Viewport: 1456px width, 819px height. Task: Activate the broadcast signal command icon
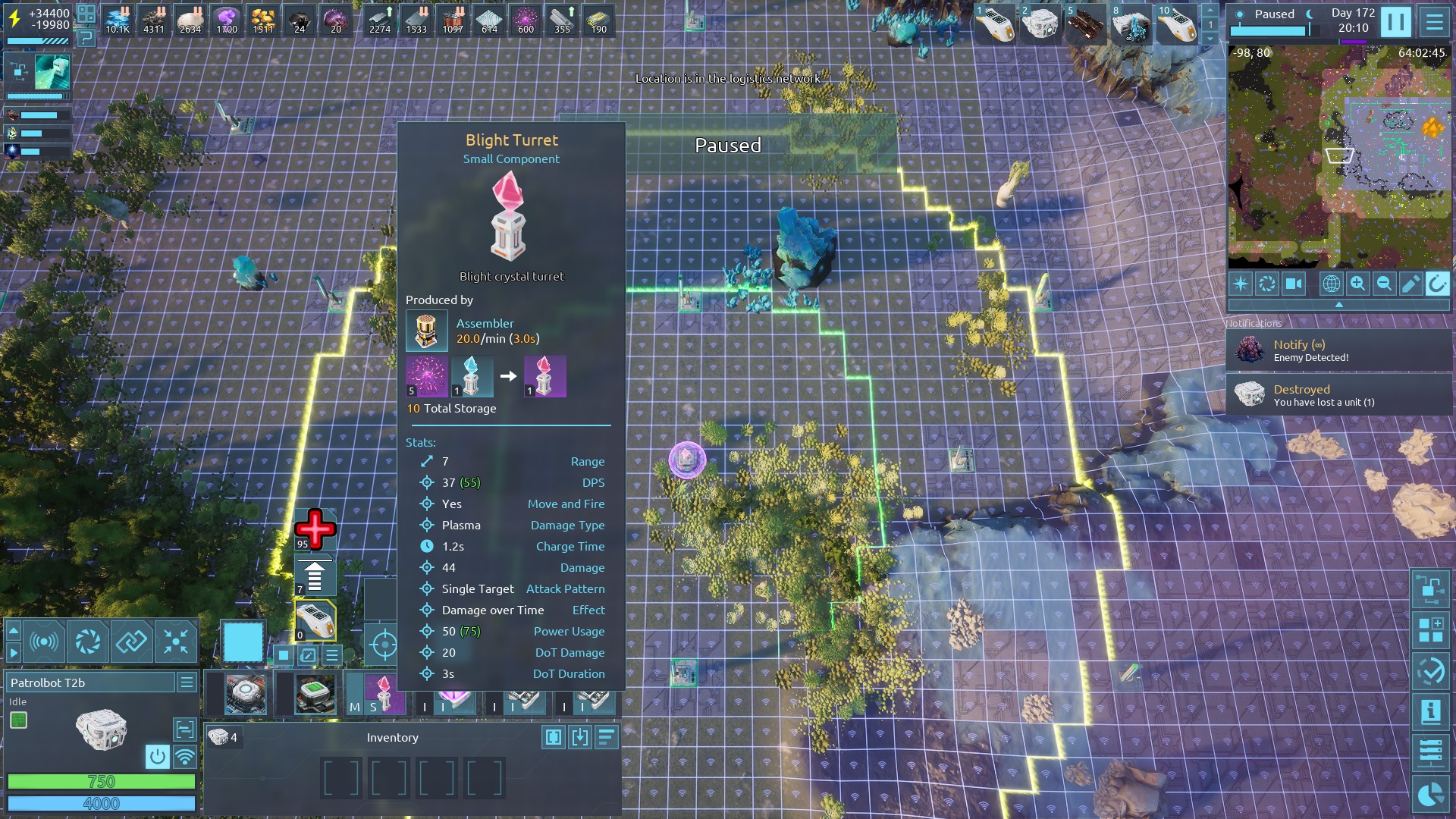[x=44, y=642]
